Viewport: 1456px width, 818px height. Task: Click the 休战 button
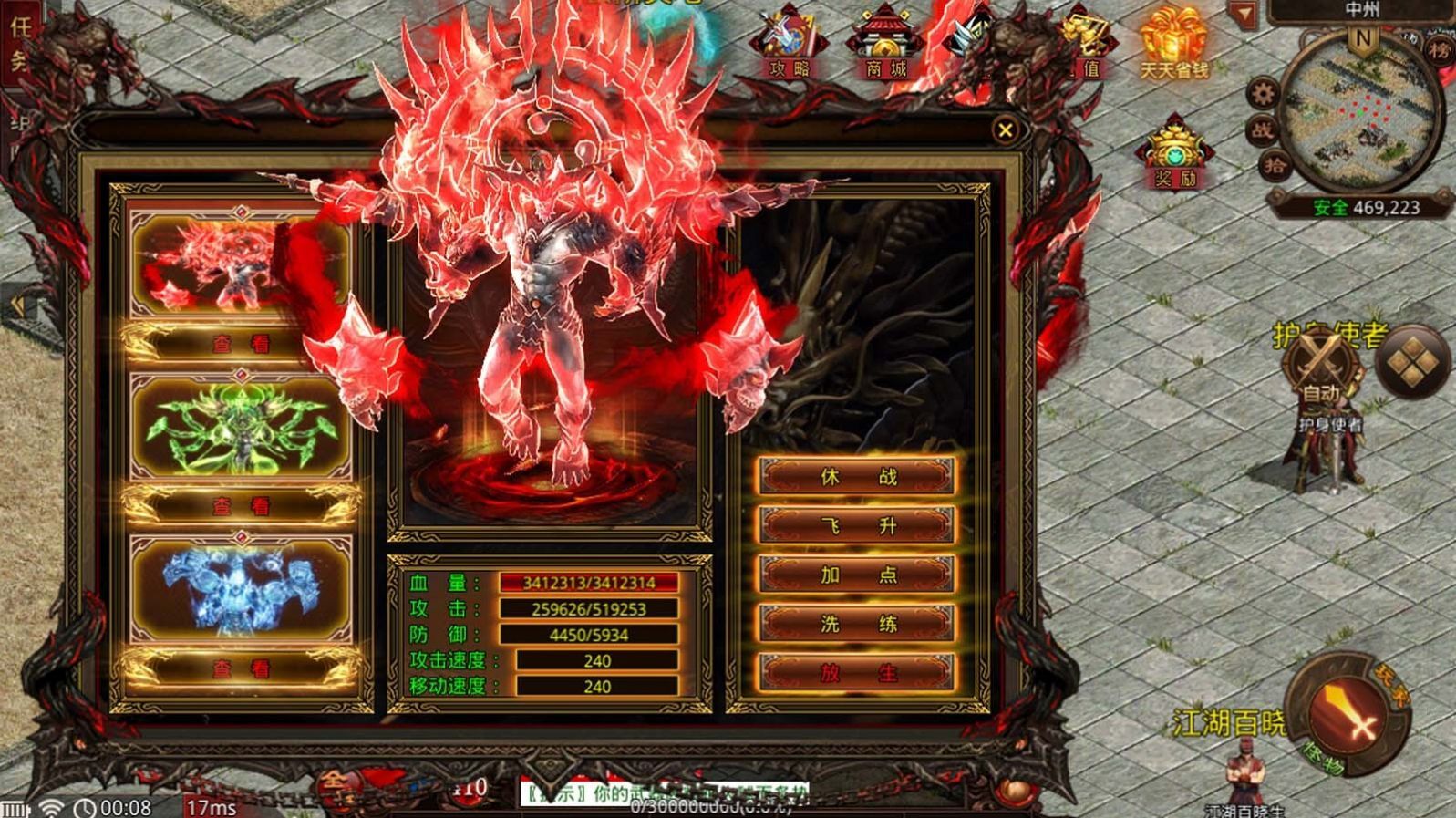(x=857, y=477)
